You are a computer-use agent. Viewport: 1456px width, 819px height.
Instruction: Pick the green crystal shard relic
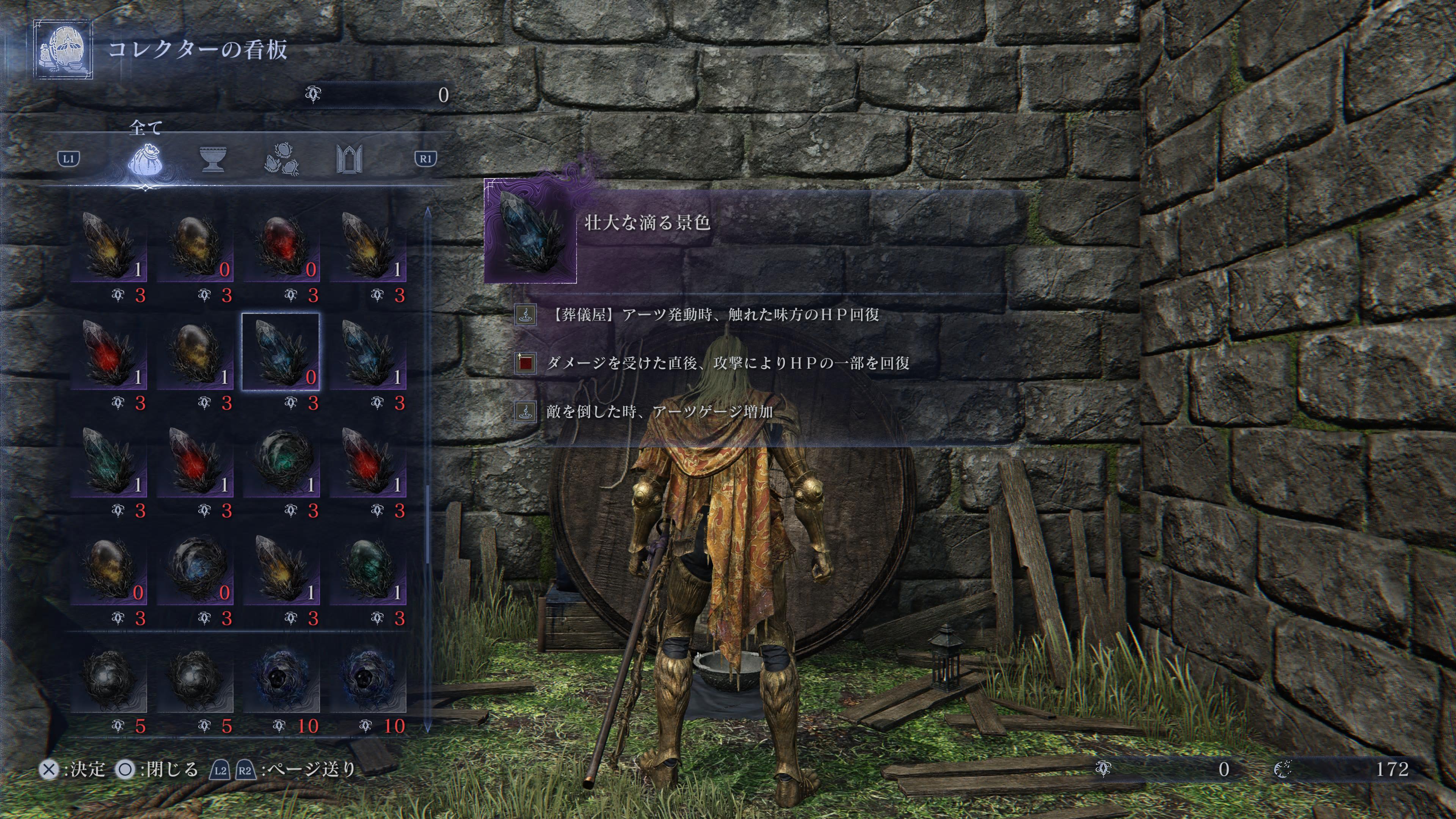click(x=108, y=460)
